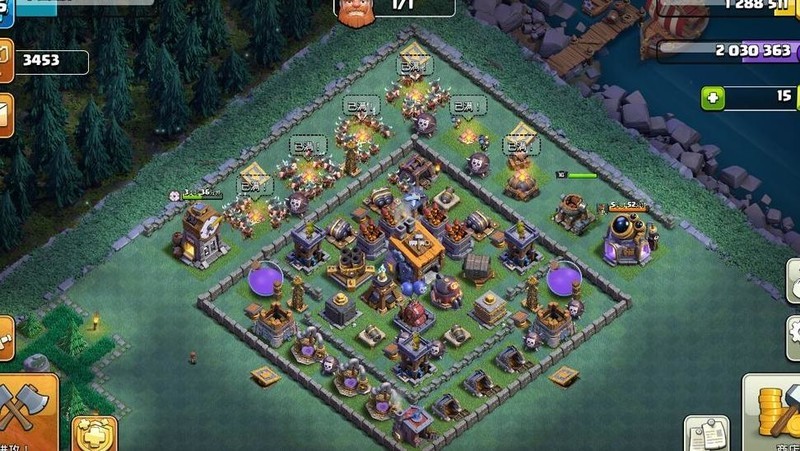Viewport: 800px width, 451px height.
Task: Tap the golden shield plus icon
Action: click(95, 435)
